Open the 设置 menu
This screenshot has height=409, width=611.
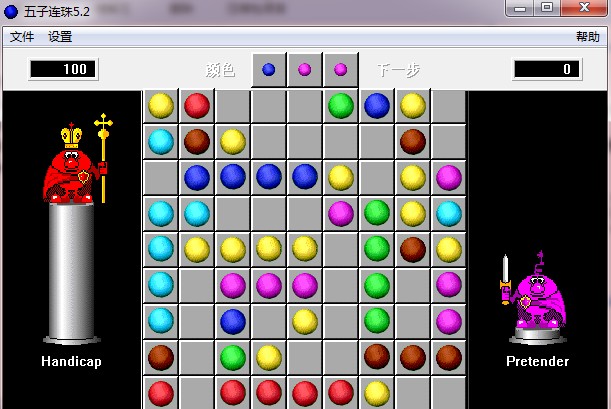tap(60, 37)
